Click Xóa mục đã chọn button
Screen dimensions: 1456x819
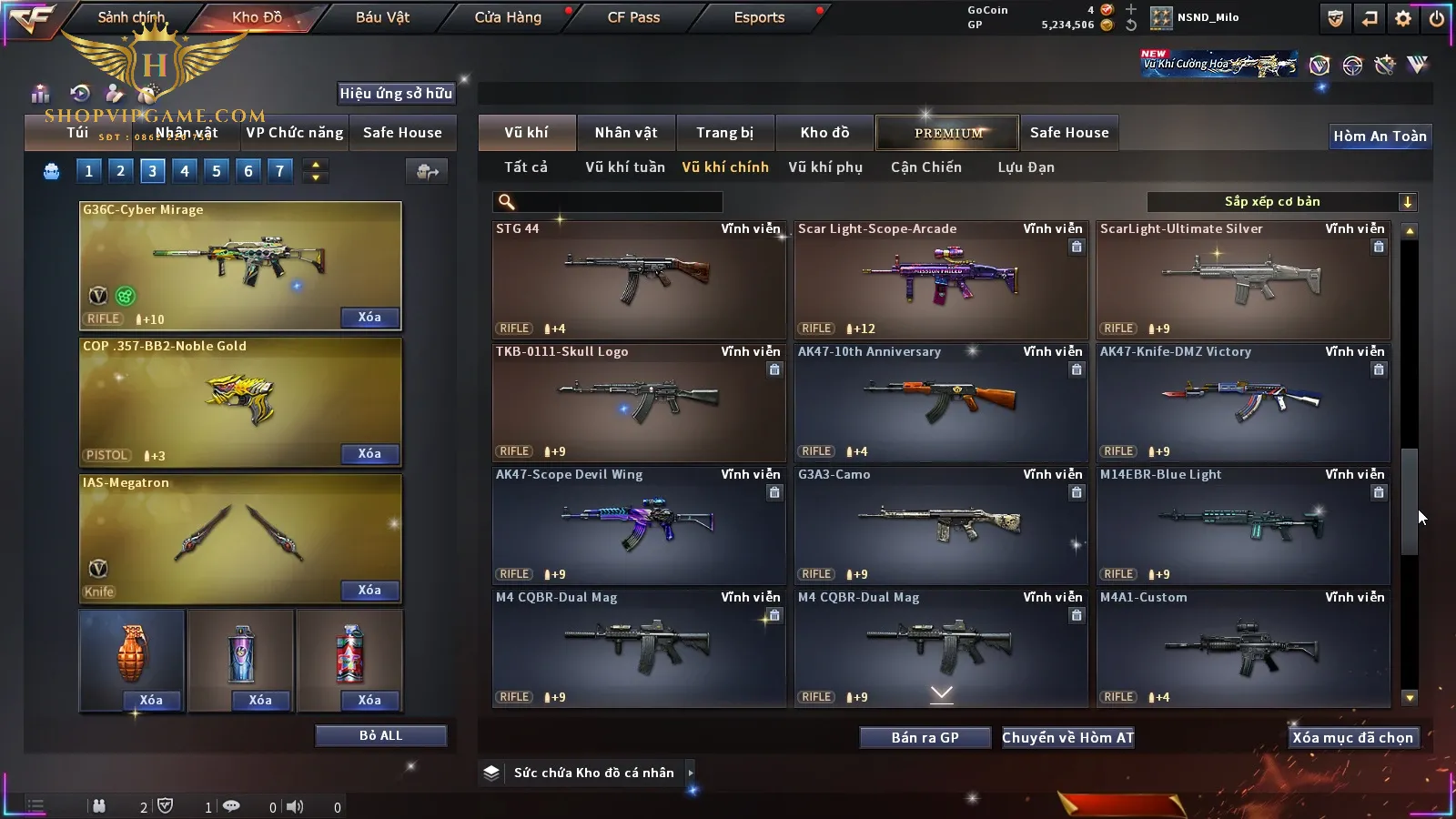pyautogui.click(x=1352, y=738)
